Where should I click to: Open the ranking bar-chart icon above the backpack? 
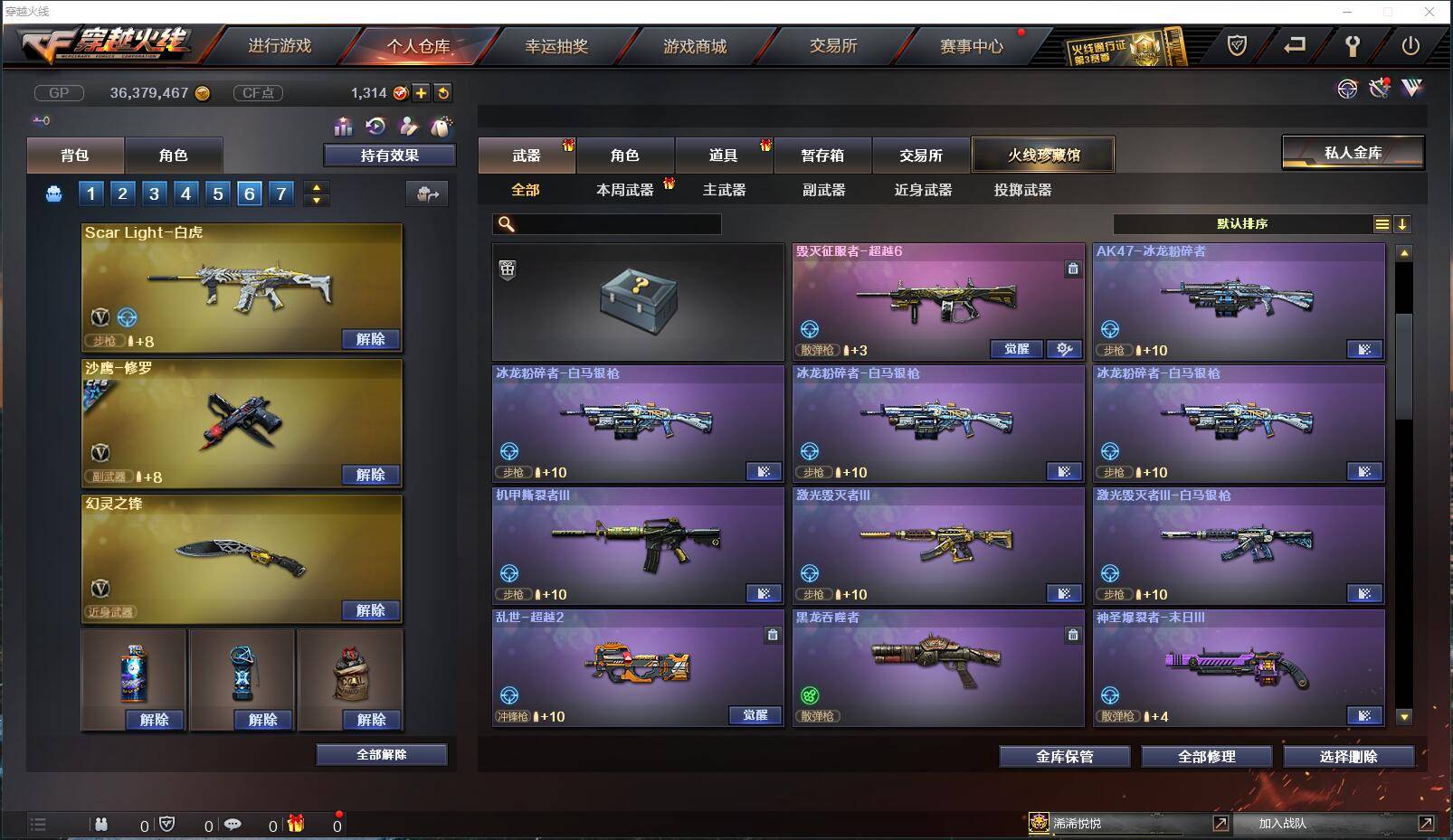tap(344, 127)
